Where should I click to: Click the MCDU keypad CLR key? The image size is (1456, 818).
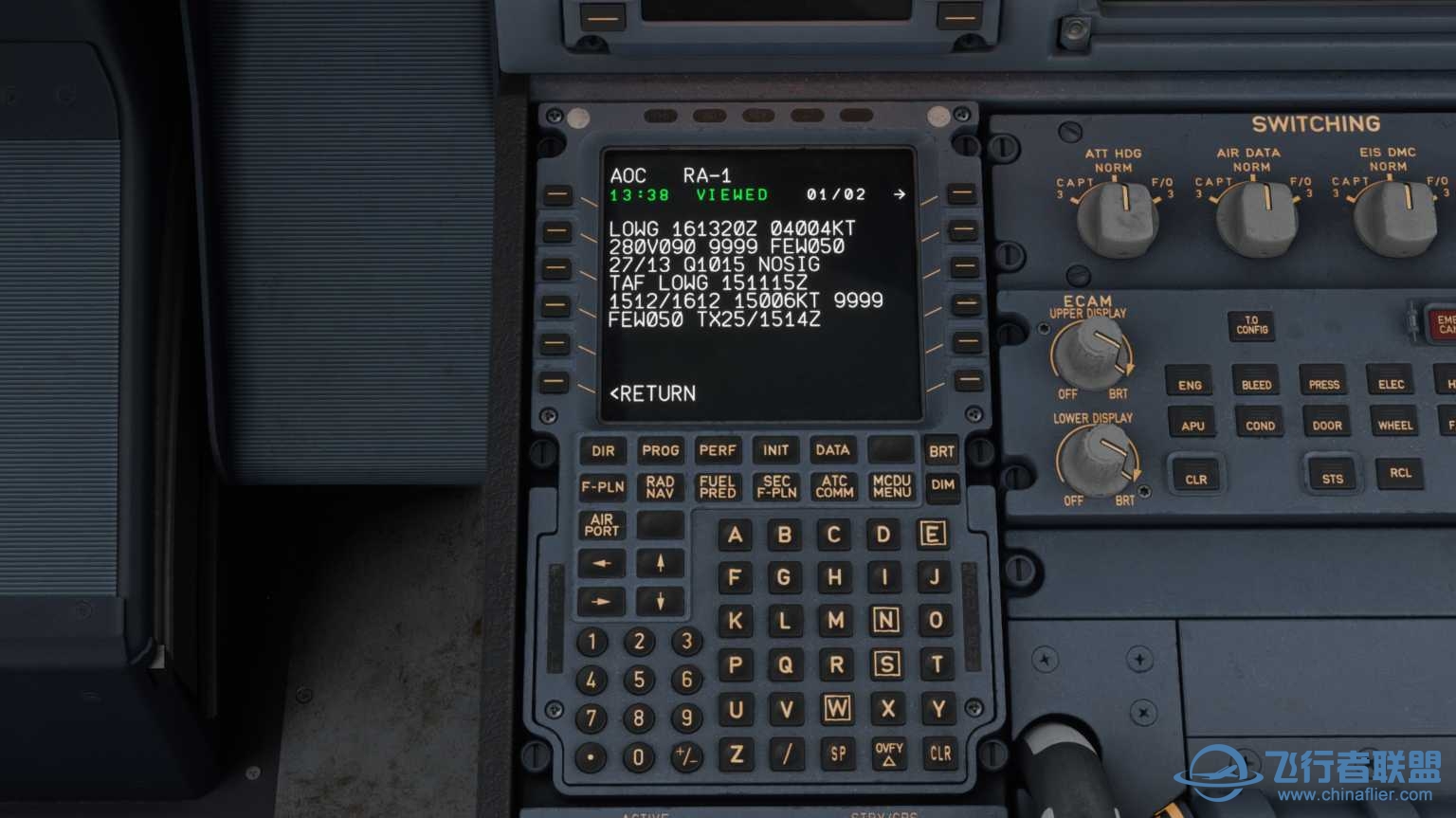(939, 754)
